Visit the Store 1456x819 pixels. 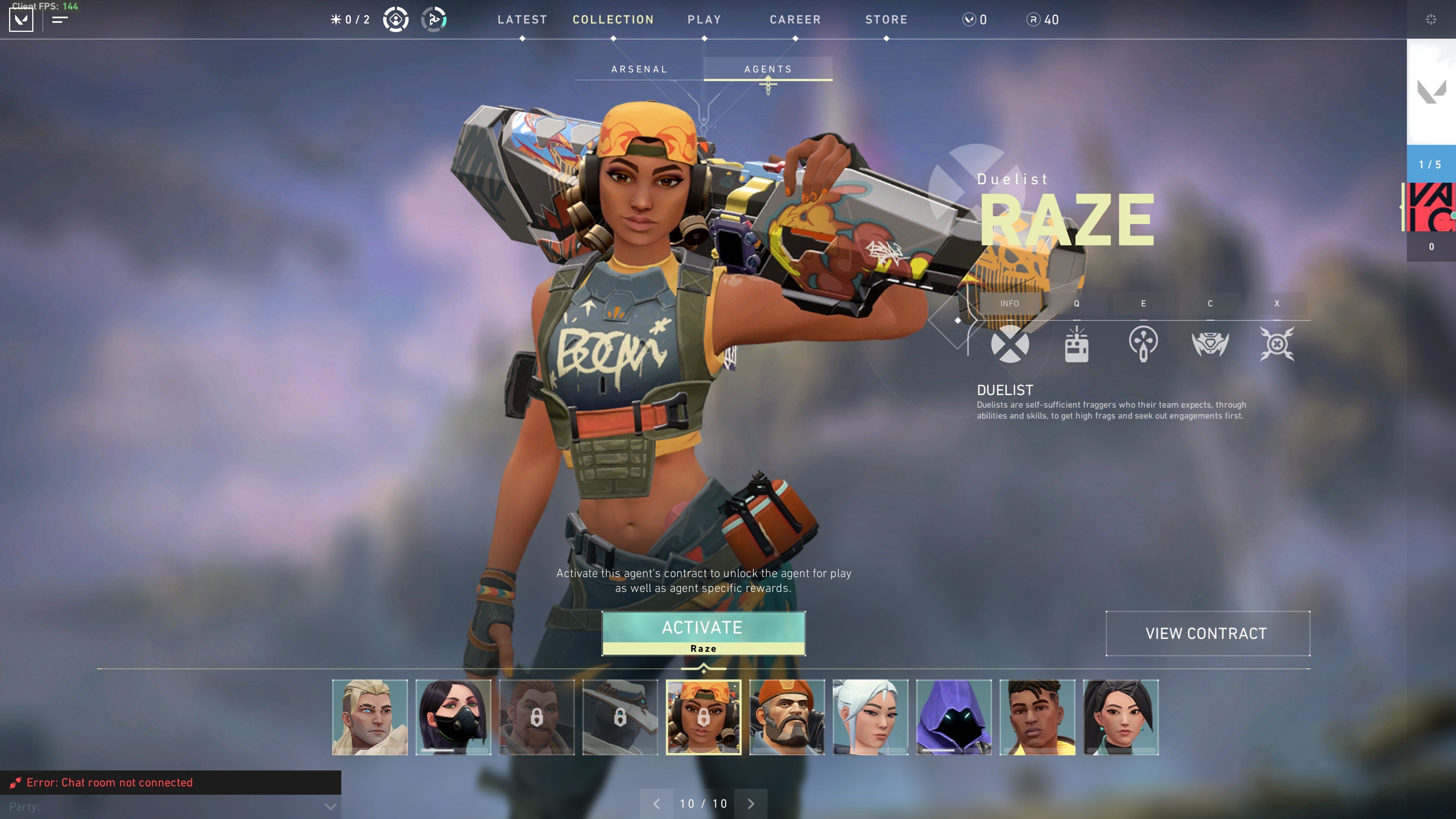pyautogui.click(x=886, y=20)
